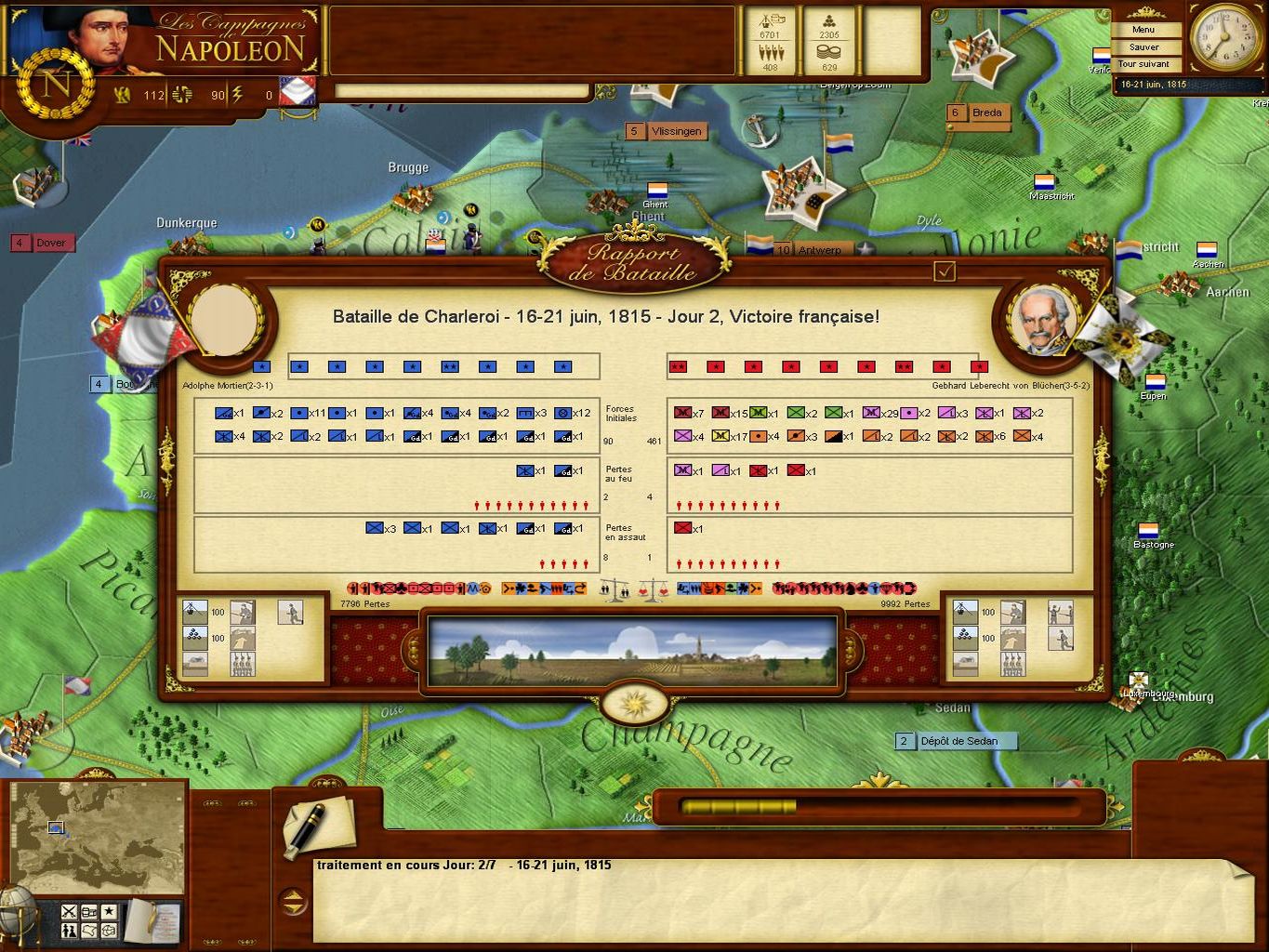Select Tour suivant to end the turn
The width and height of the screenshot is (1269, 952).
[x=1145, y=63]
